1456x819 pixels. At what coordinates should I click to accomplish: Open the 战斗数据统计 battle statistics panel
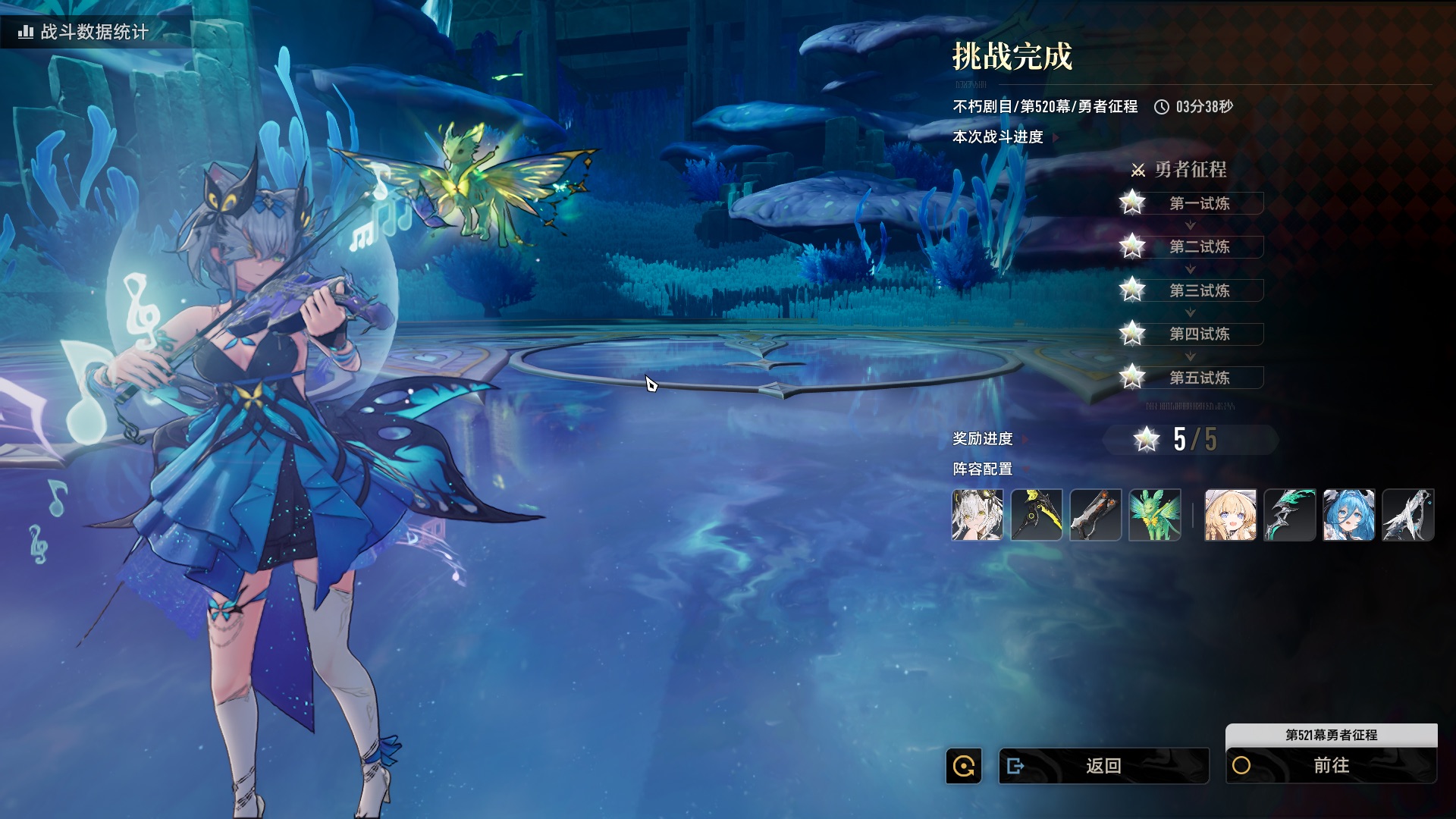85,32
